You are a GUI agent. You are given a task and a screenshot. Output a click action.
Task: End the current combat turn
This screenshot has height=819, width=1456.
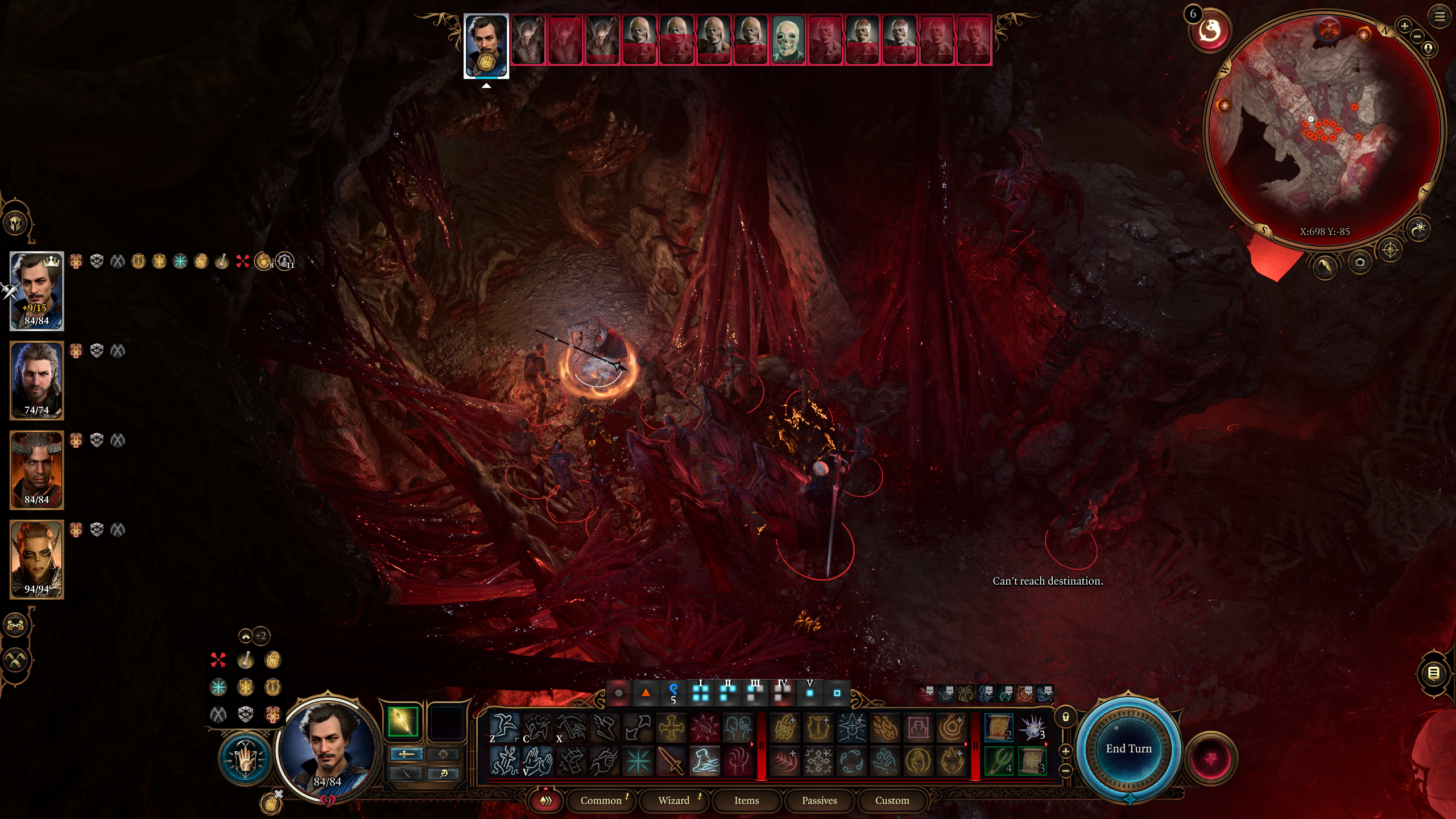1128,748
